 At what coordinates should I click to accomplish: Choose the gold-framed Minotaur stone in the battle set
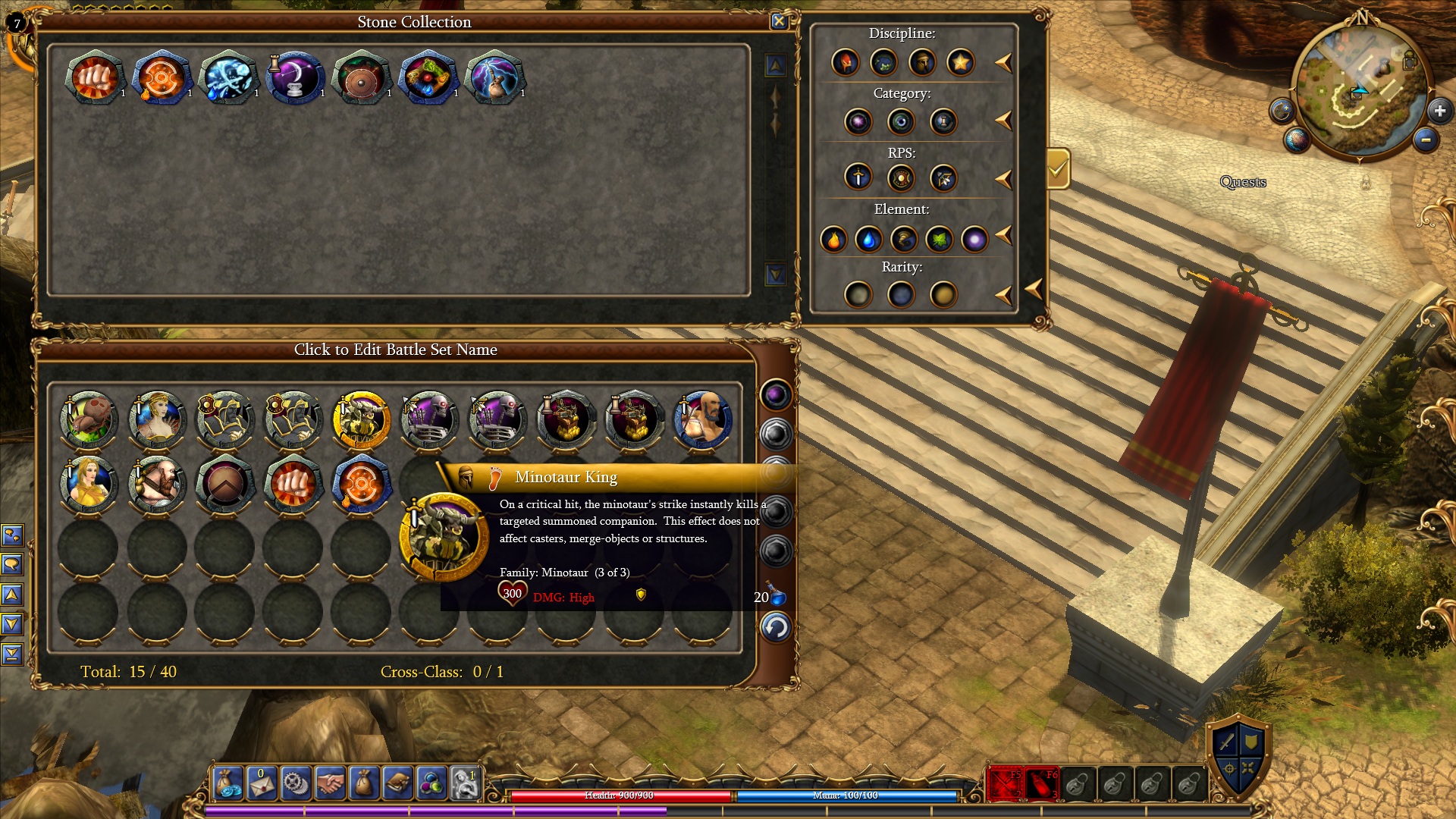(x=362, y=419)
